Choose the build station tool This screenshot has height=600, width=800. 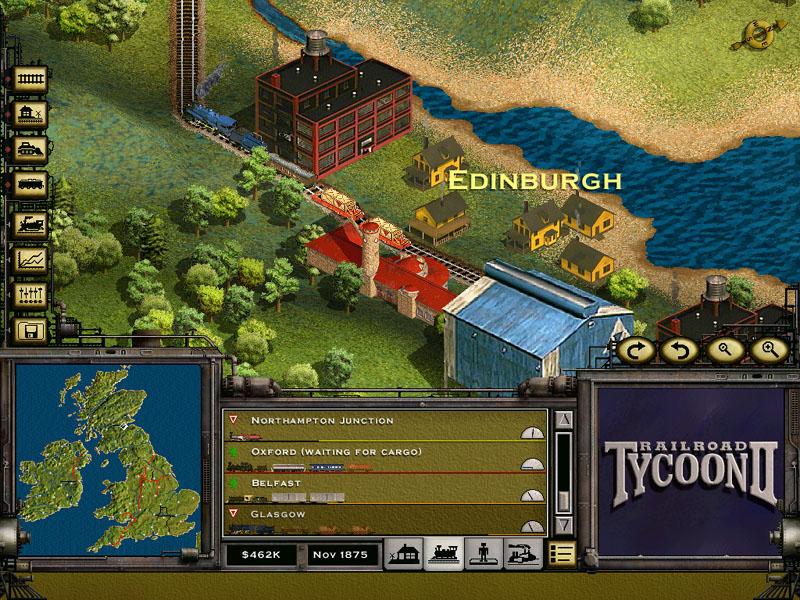pos(29,114)
